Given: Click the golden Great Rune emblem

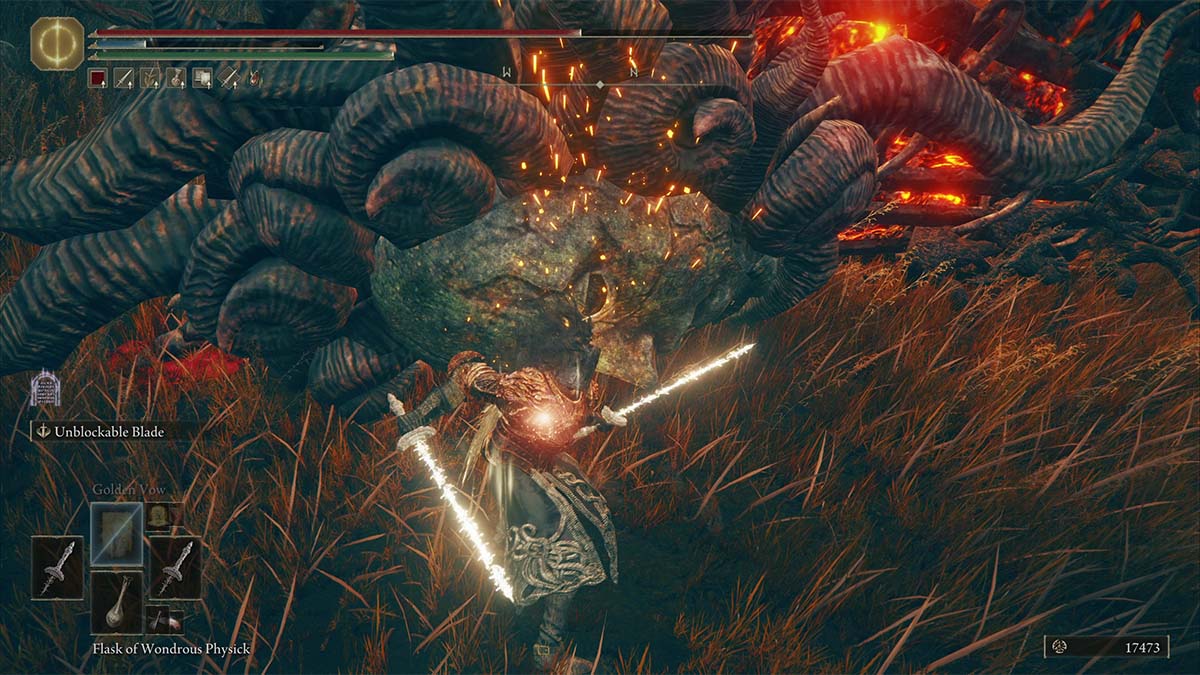Looking at the screenshot, I should (x=57, y=45).
